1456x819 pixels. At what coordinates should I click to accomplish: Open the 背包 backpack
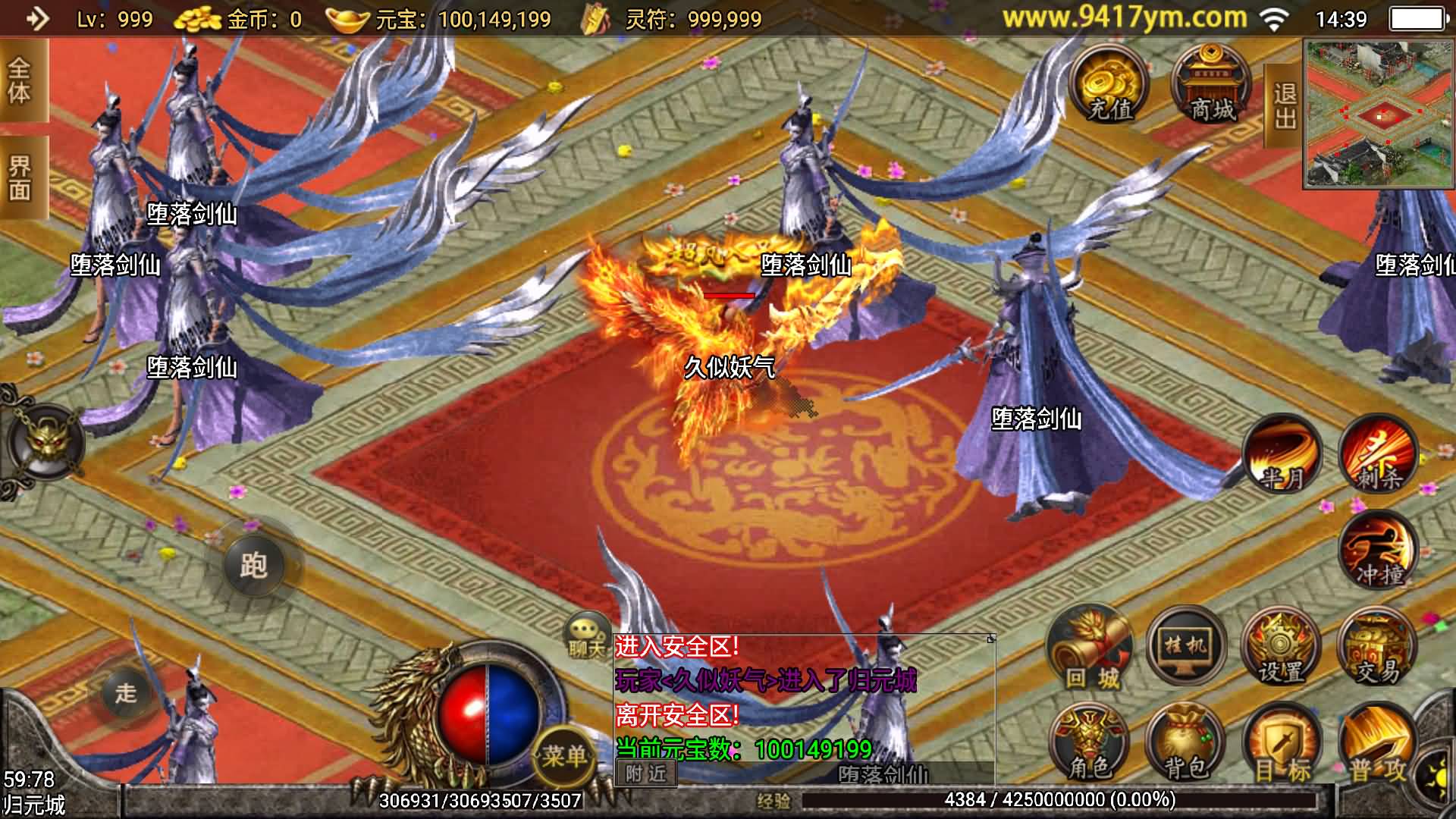click(x=1186, y=745)
